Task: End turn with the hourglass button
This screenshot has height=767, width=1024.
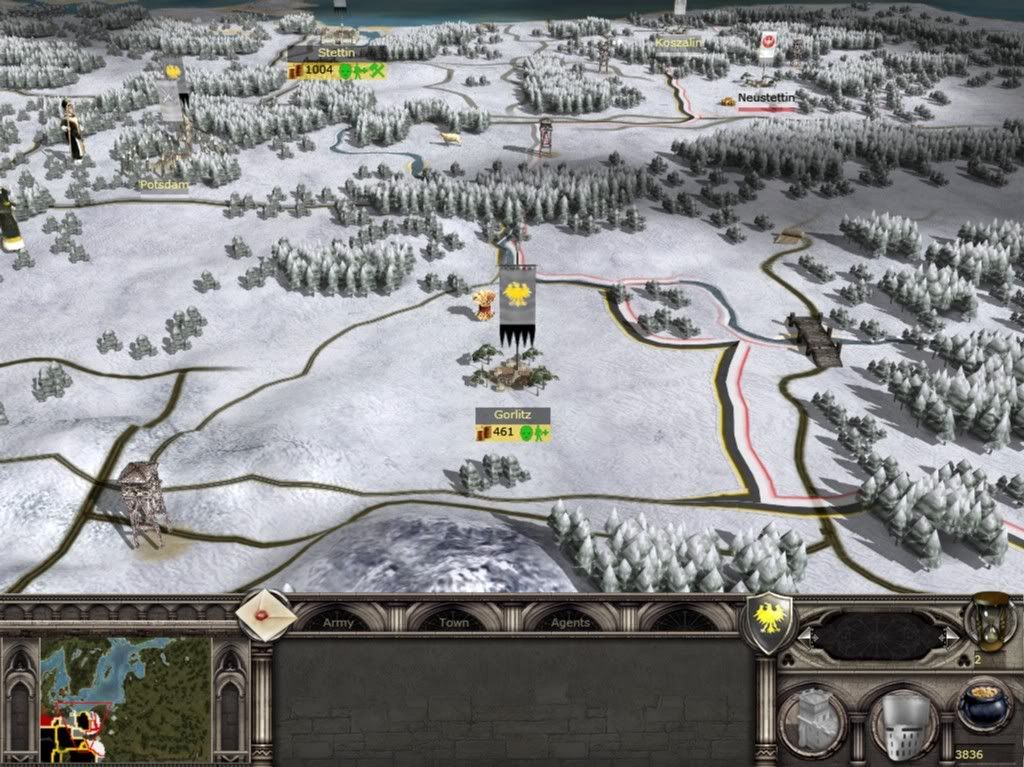Action: pyautogui.click(x=984, y=620)
